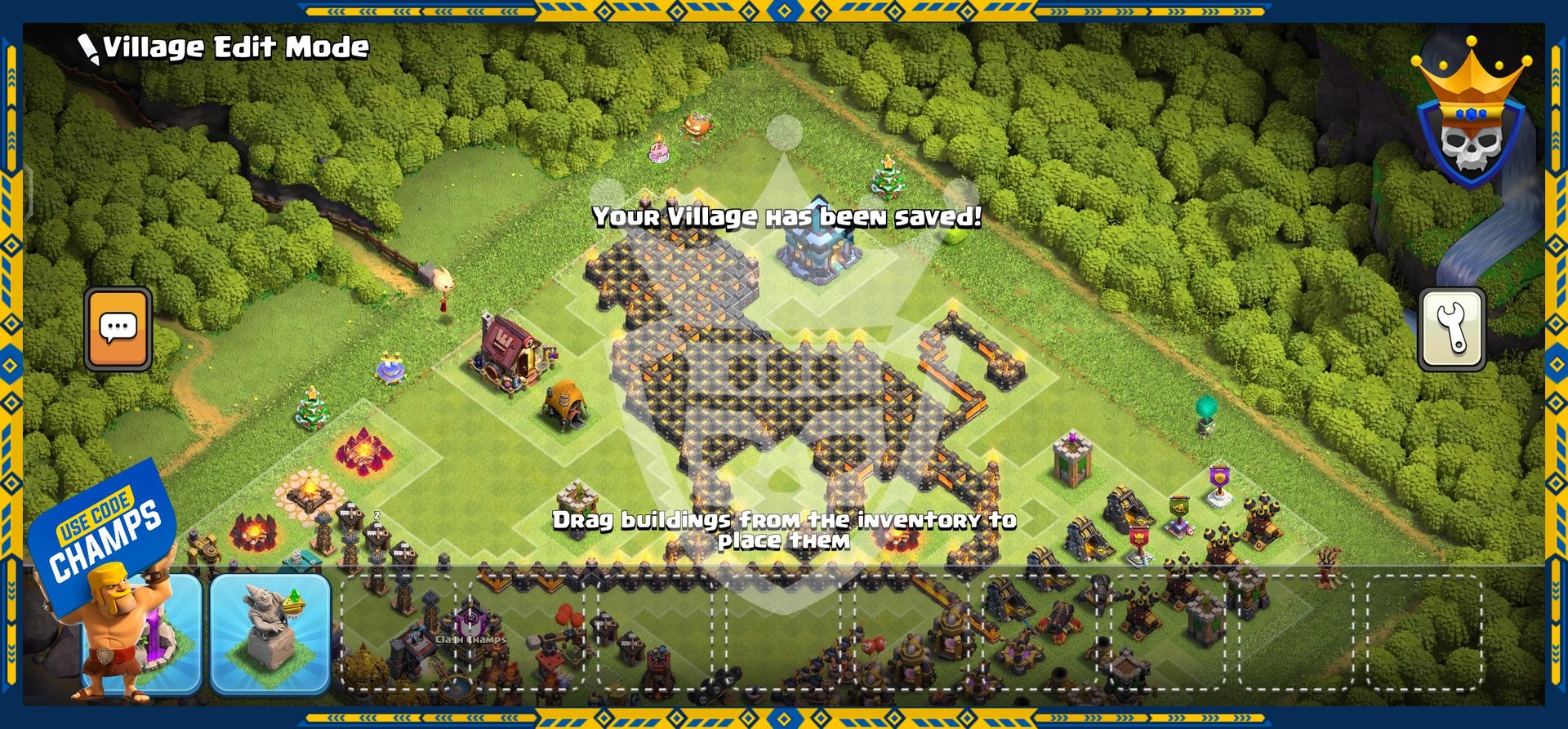Open the orange chat speech bubble button
The image size is (1568, 729).
118,329
